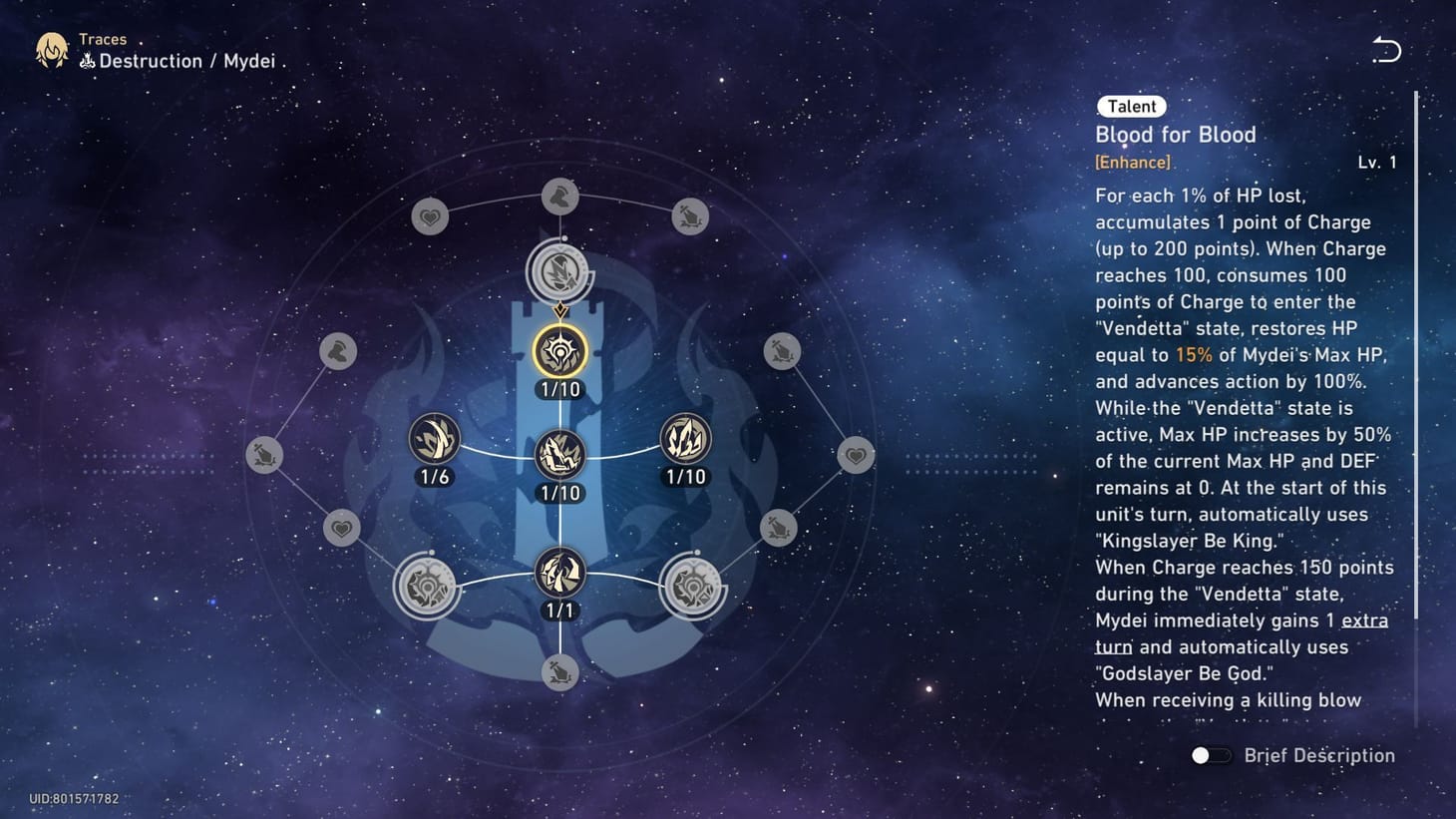Image resolution: width=1456 pixels, height=819 pixels.
Task: Open the large silver trace node above the talent
Action: click(561, 271)
